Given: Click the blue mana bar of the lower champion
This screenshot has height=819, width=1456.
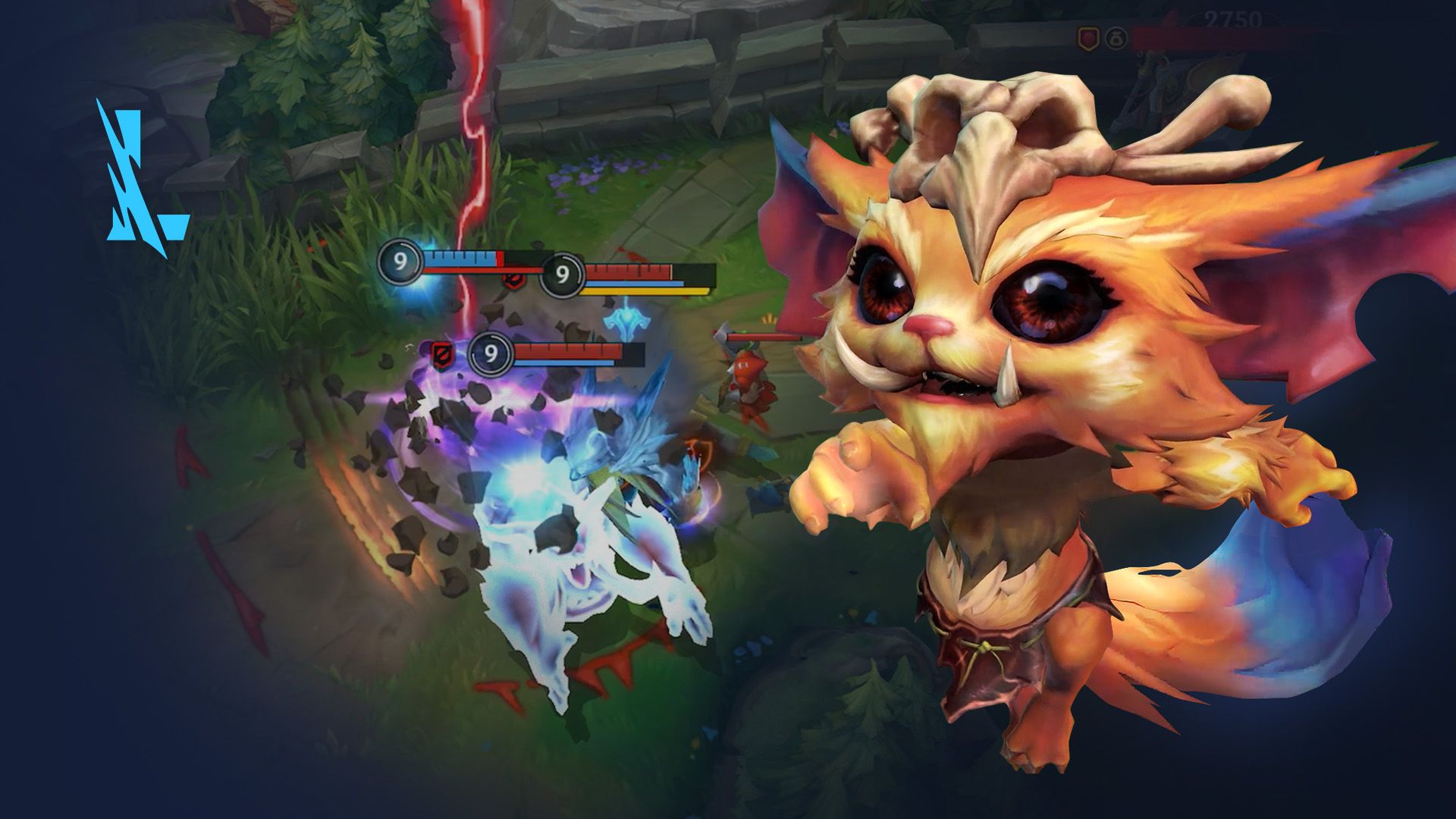Looking at the screenshot, I should 564,362.
